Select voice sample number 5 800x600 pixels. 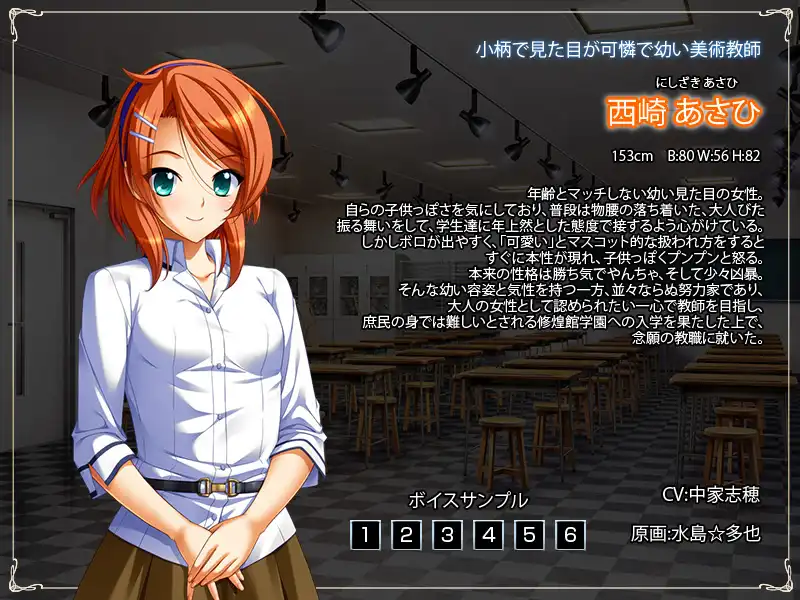pos(529,535)
